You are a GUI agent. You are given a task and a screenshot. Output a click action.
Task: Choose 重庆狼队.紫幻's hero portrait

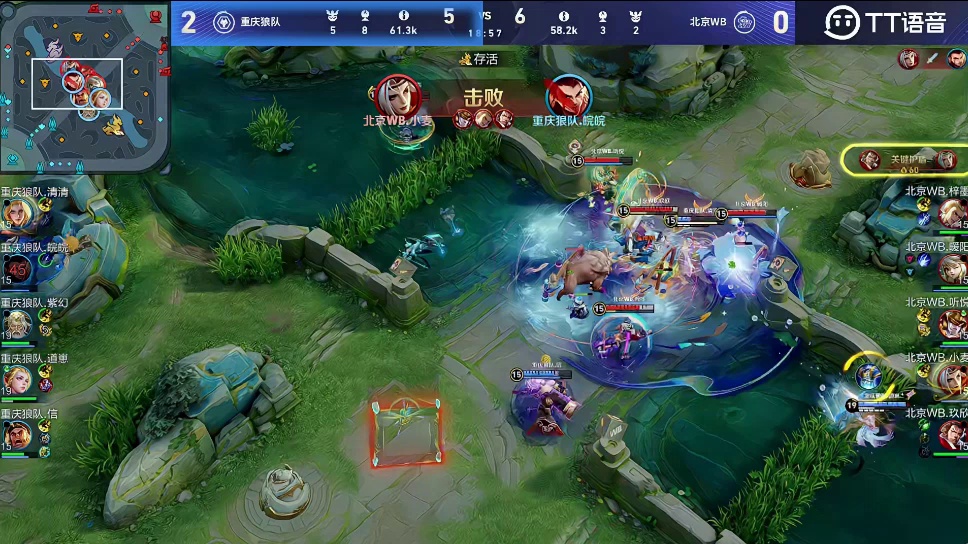click(x=18, y=324)
